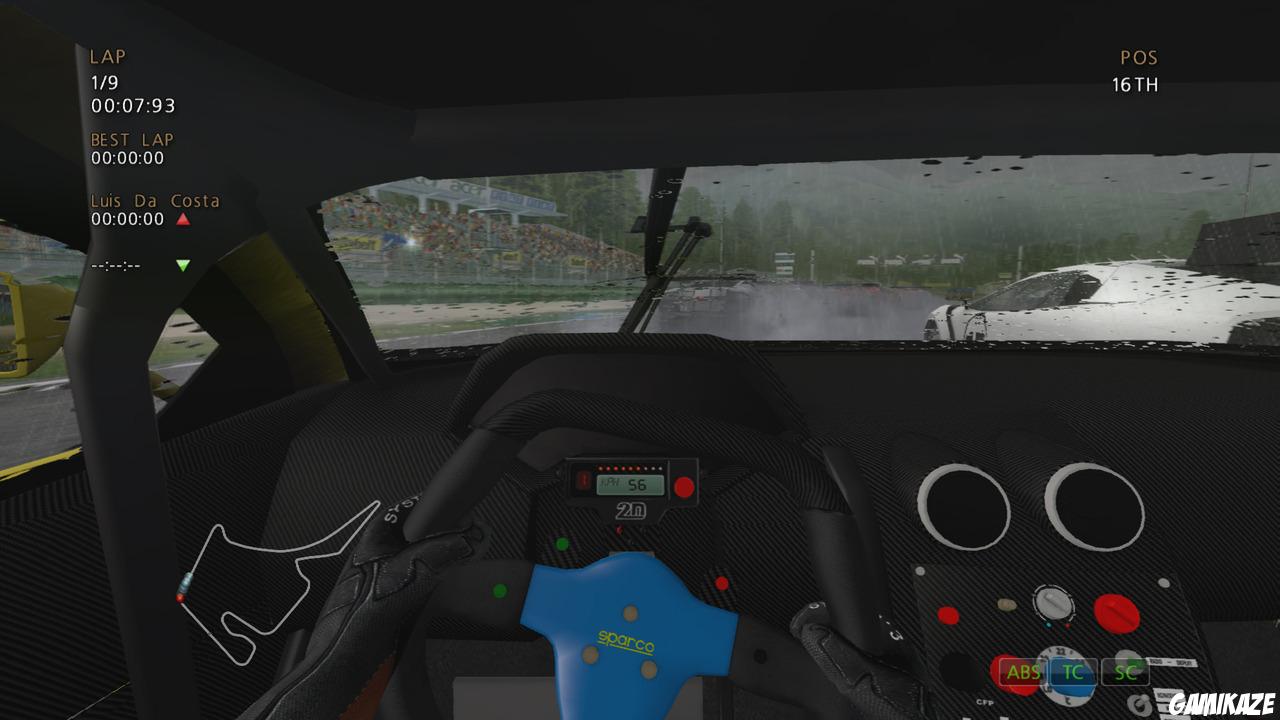Expand the green position arrow next to Luis Da Costa

(x=182, y=264)
